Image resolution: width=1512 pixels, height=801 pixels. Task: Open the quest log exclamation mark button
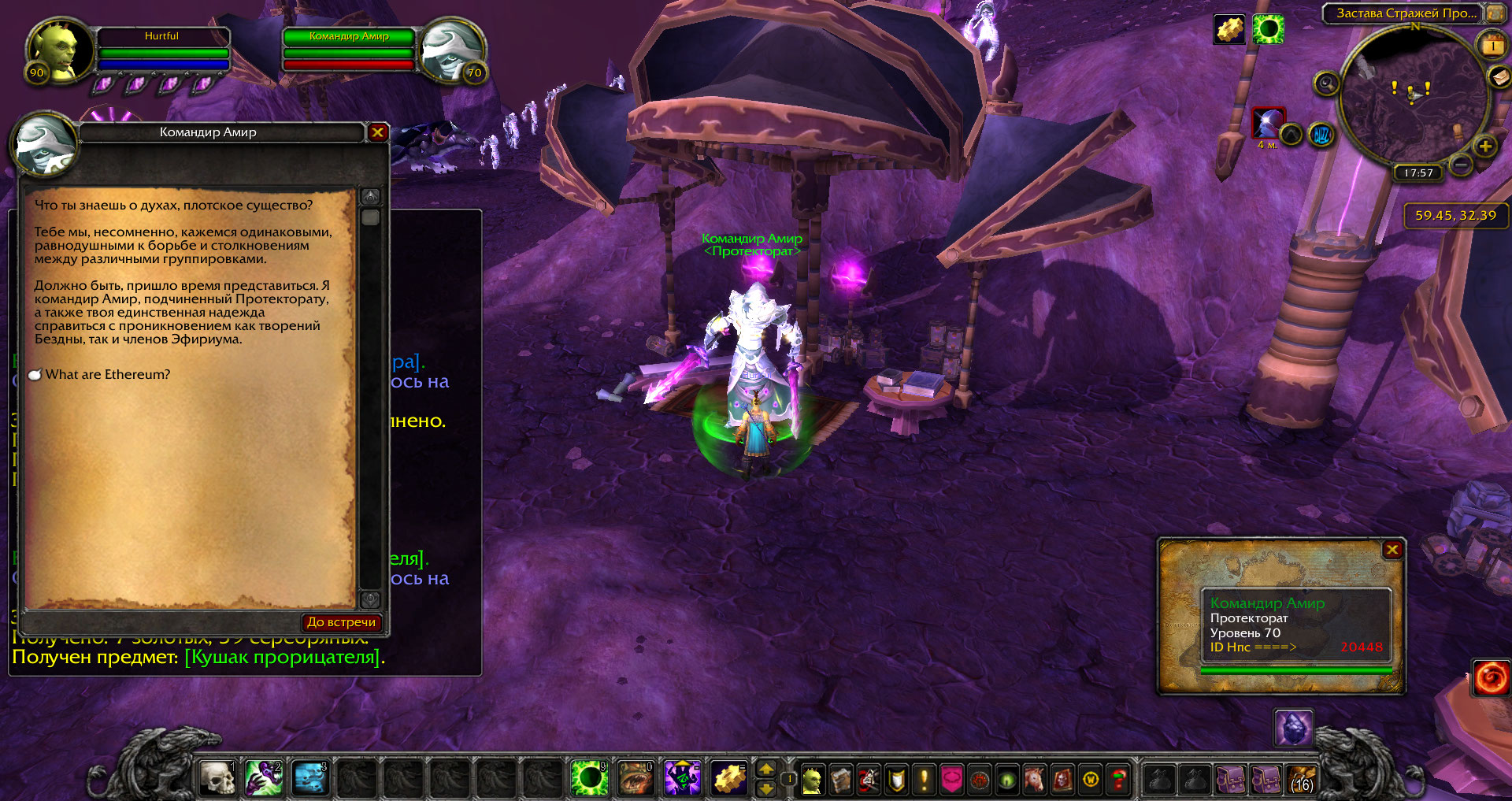click(x=925, y=780)
